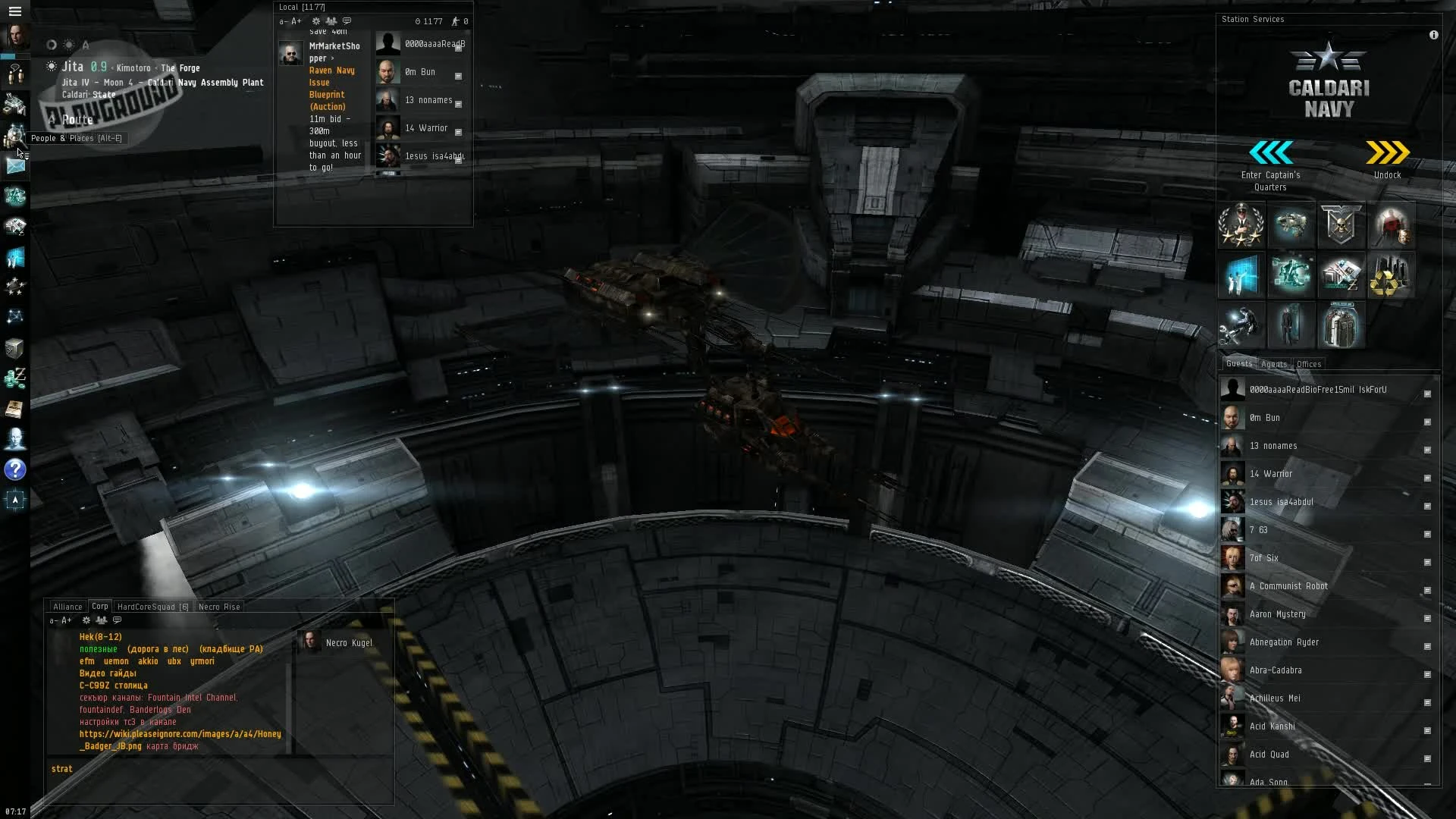The image size is (1456, 819).
Task: Toggle the speech bubble icon in Corp chat
Action: (118, 620)
